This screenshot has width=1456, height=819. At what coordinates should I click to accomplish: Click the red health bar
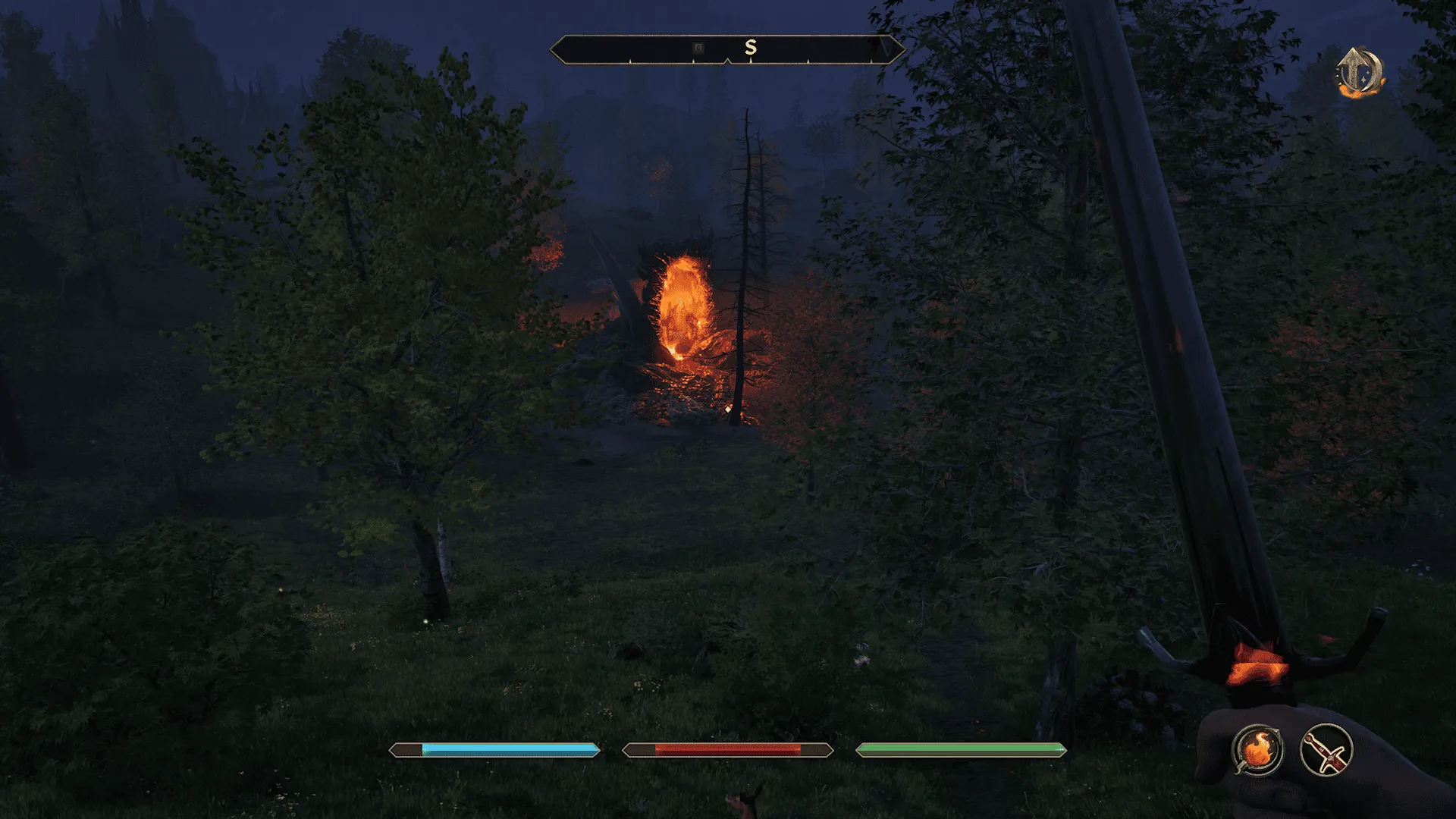726,752
